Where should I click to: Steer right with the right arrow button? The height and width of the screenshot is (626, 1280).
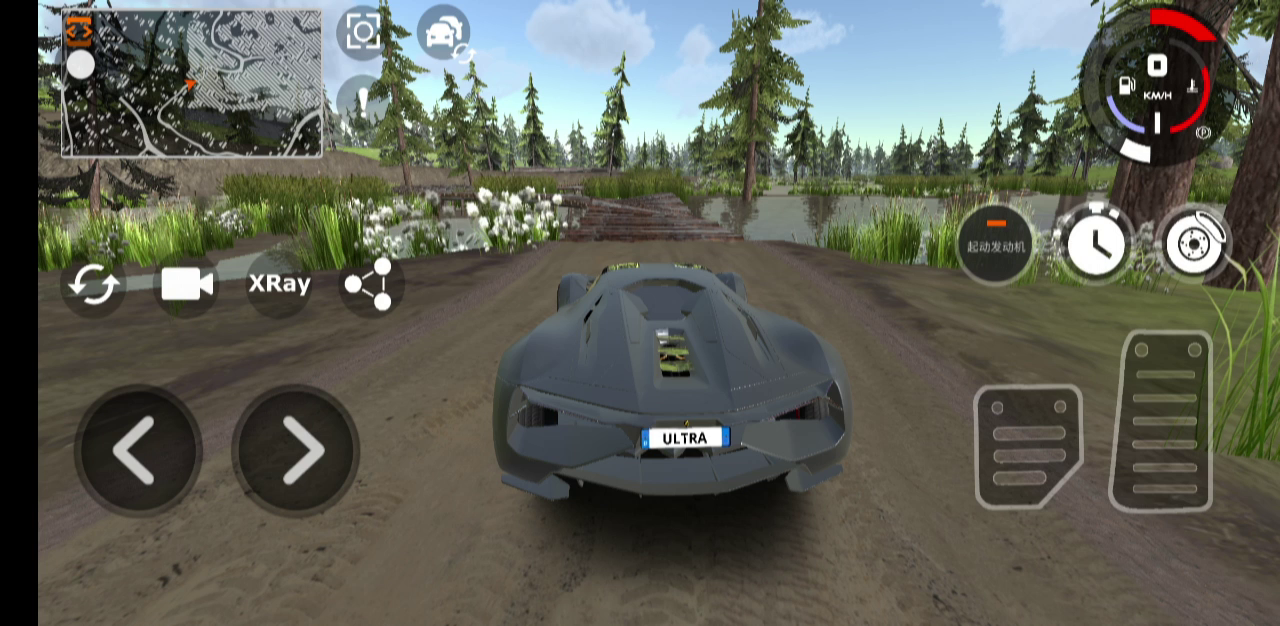tap(296, 450)
